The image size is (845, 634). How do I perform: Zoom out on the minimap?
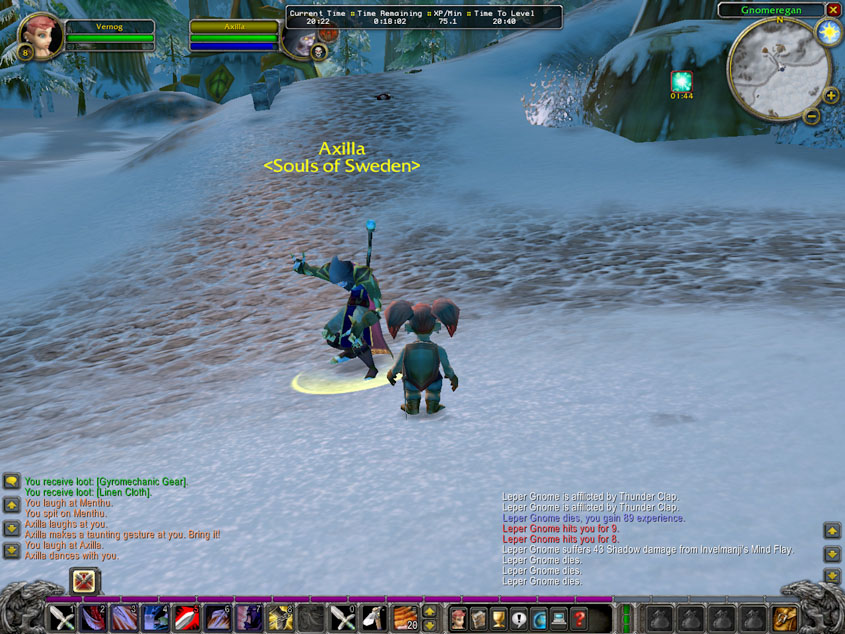click(x=812, y=115)
